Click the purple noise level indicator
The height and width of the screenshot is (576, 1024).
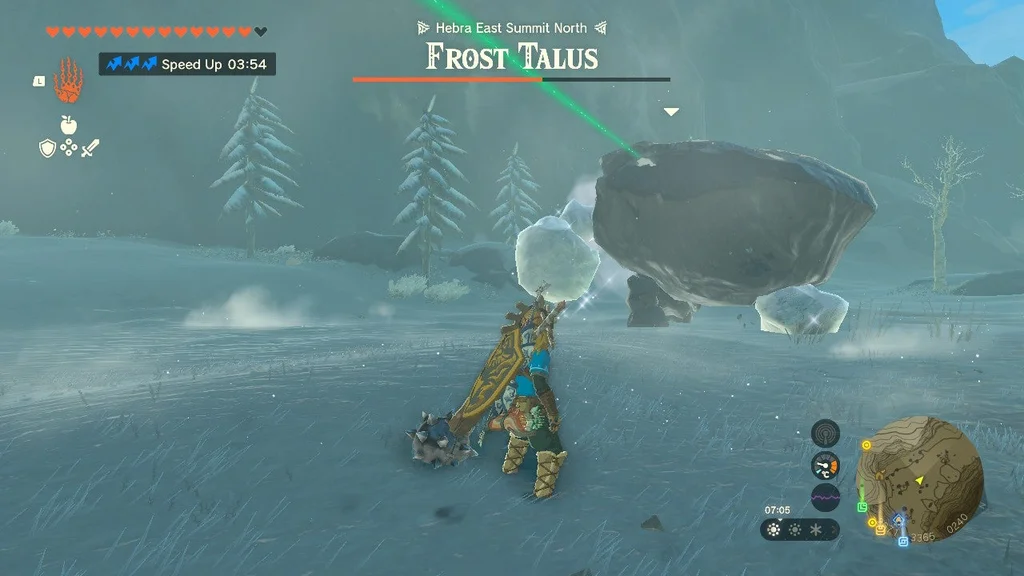(x=825, y=497)
